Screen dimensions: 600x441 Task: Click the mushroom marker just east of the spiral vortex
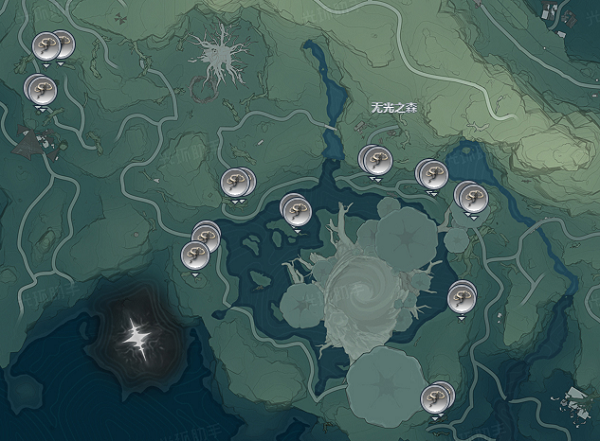(x=460, y=296)
